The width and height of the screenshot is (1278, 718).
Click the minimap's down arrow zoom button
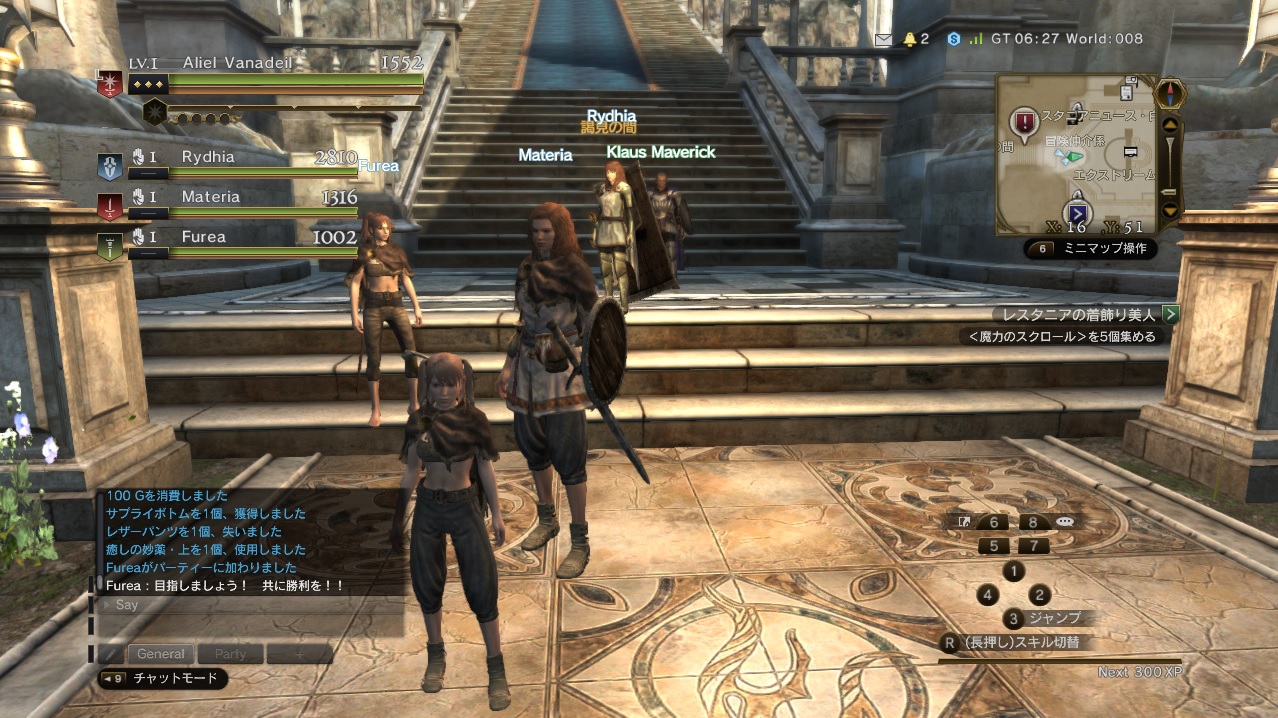click(x=1170, y=211)
